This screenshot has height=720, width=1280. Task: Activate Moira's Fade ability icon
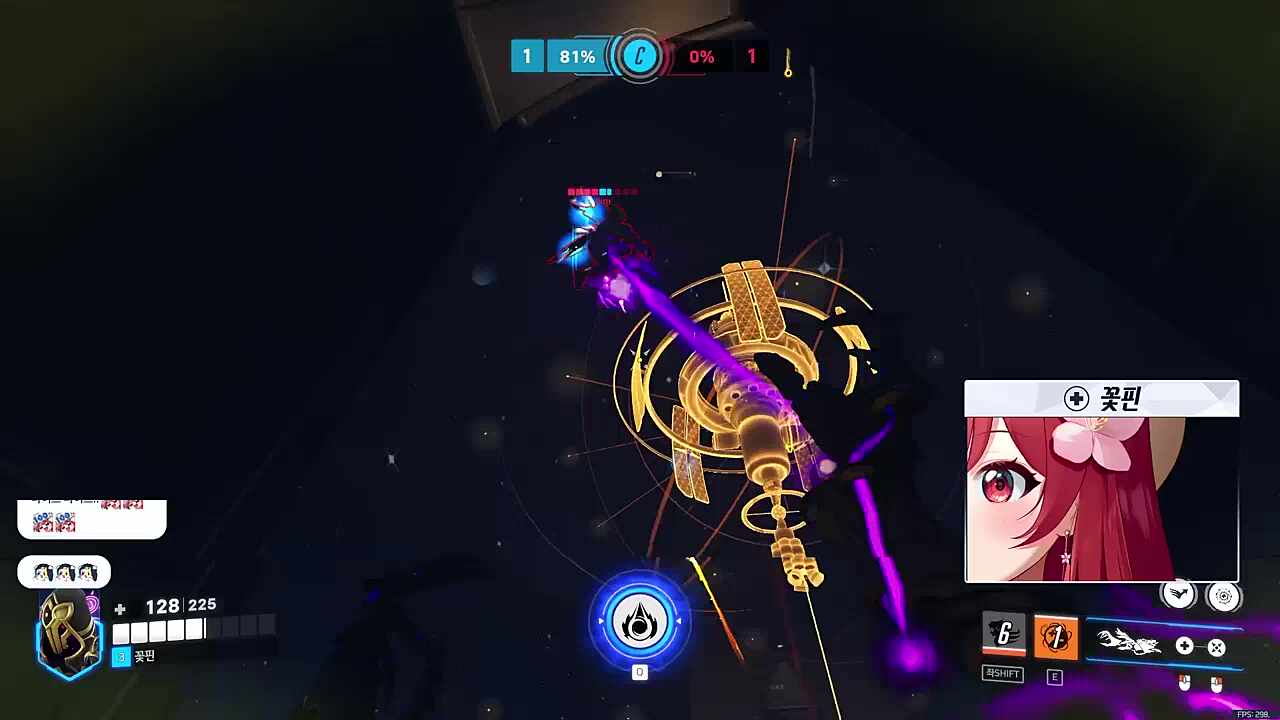coord(1003,635)
